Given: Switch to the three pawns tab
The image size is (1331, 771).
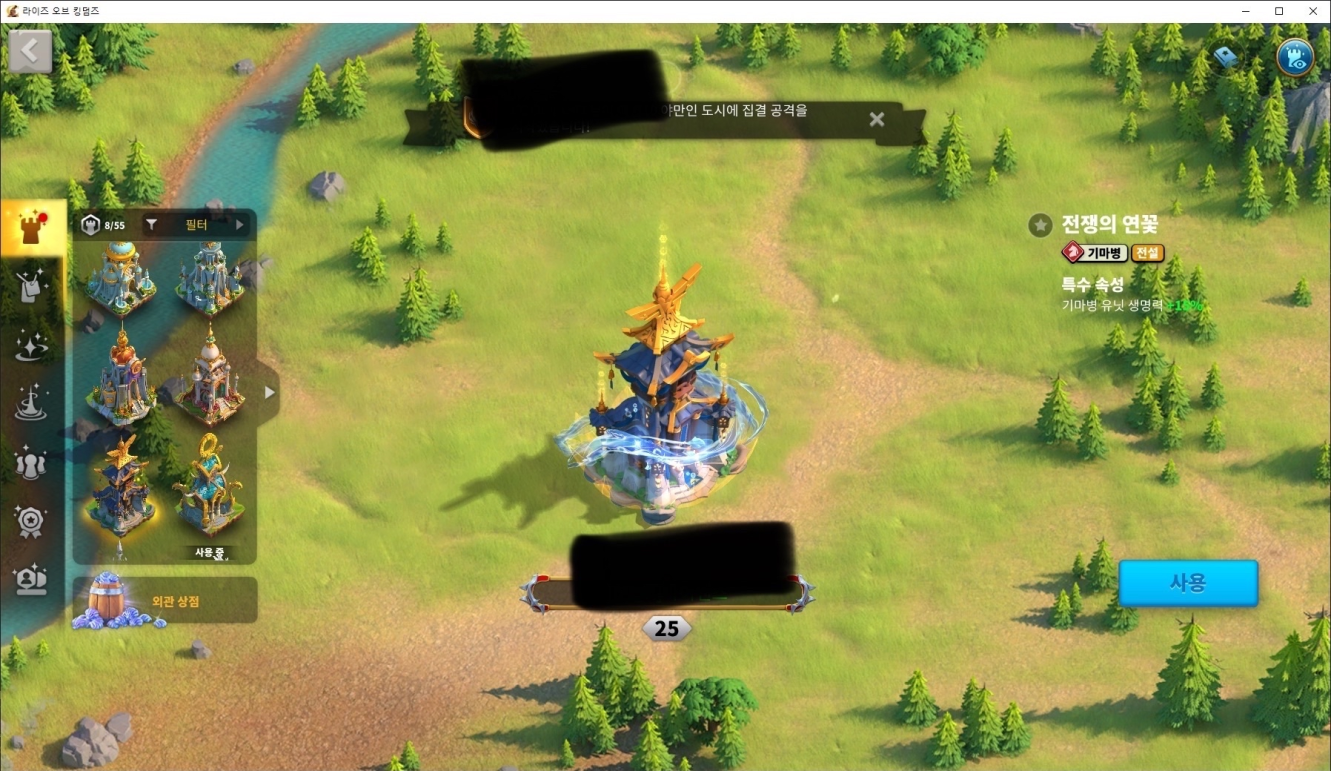Looking at the screenshot, I should (x=32, y=462).
